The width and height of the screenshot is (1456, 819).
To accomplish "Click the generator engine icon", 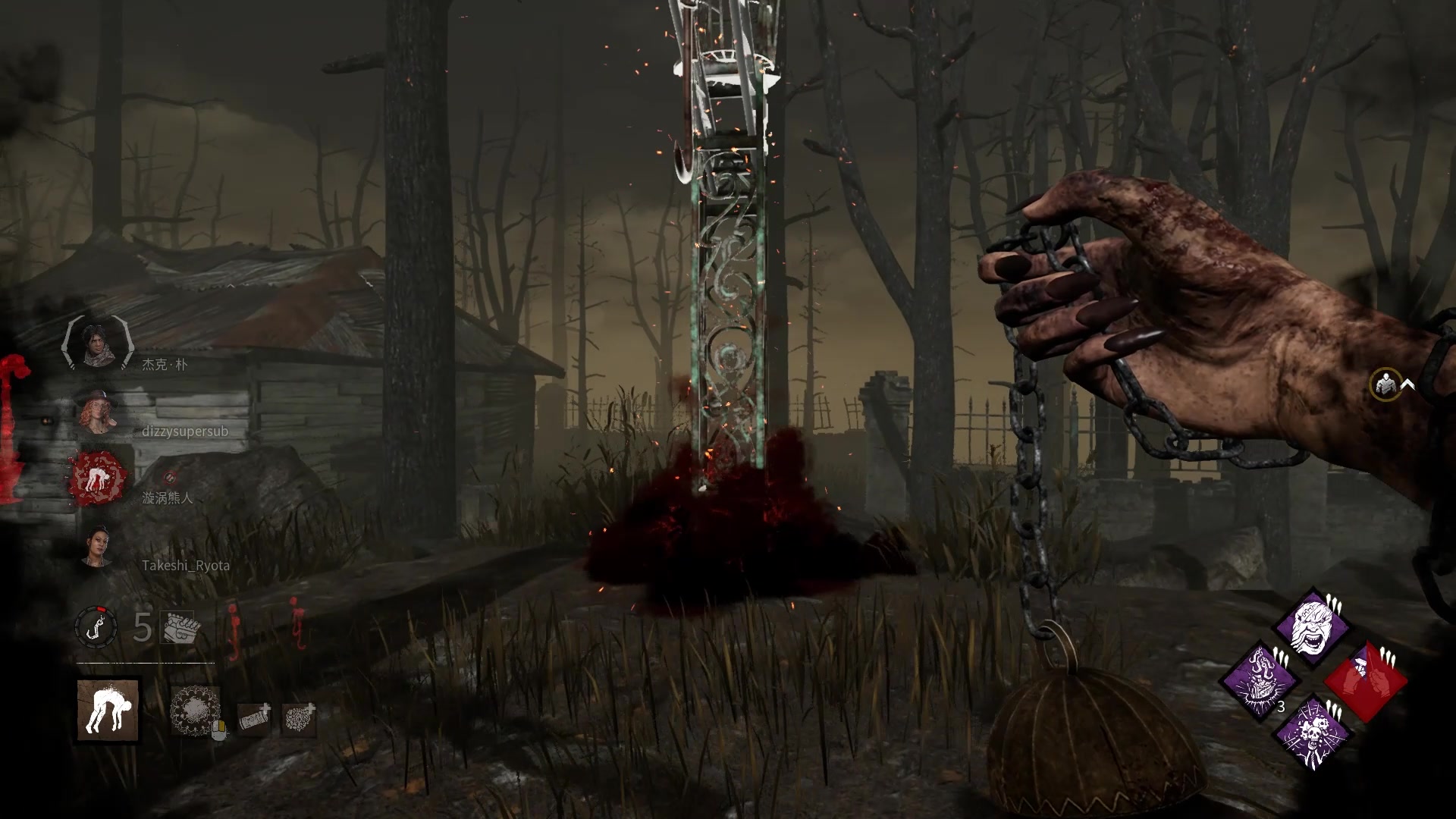I will pos(177,628).
